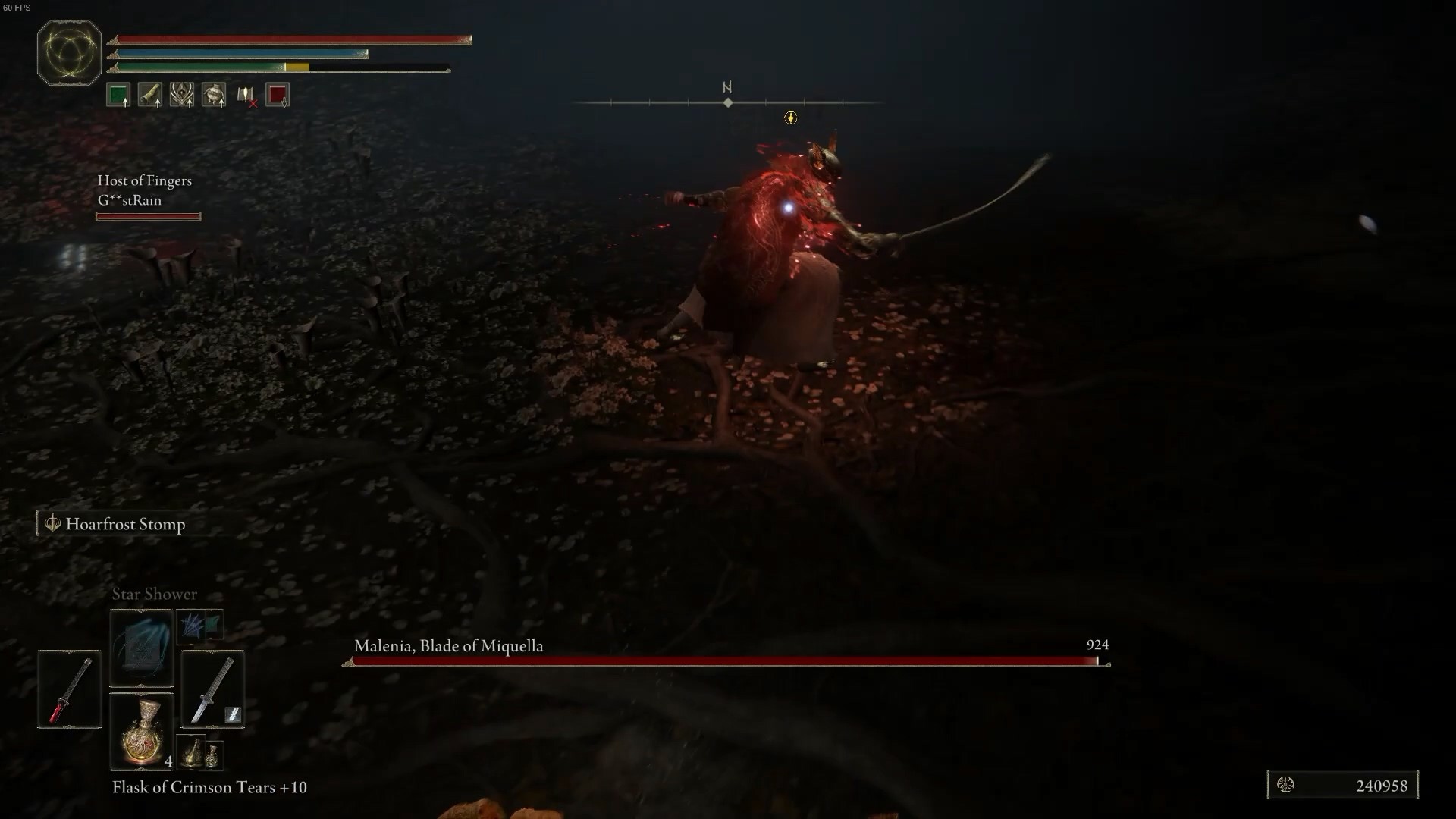This screenshot has width=1456, height=819.
Task: Click the horned hooded figure buff icon
Action: [182, 95]
